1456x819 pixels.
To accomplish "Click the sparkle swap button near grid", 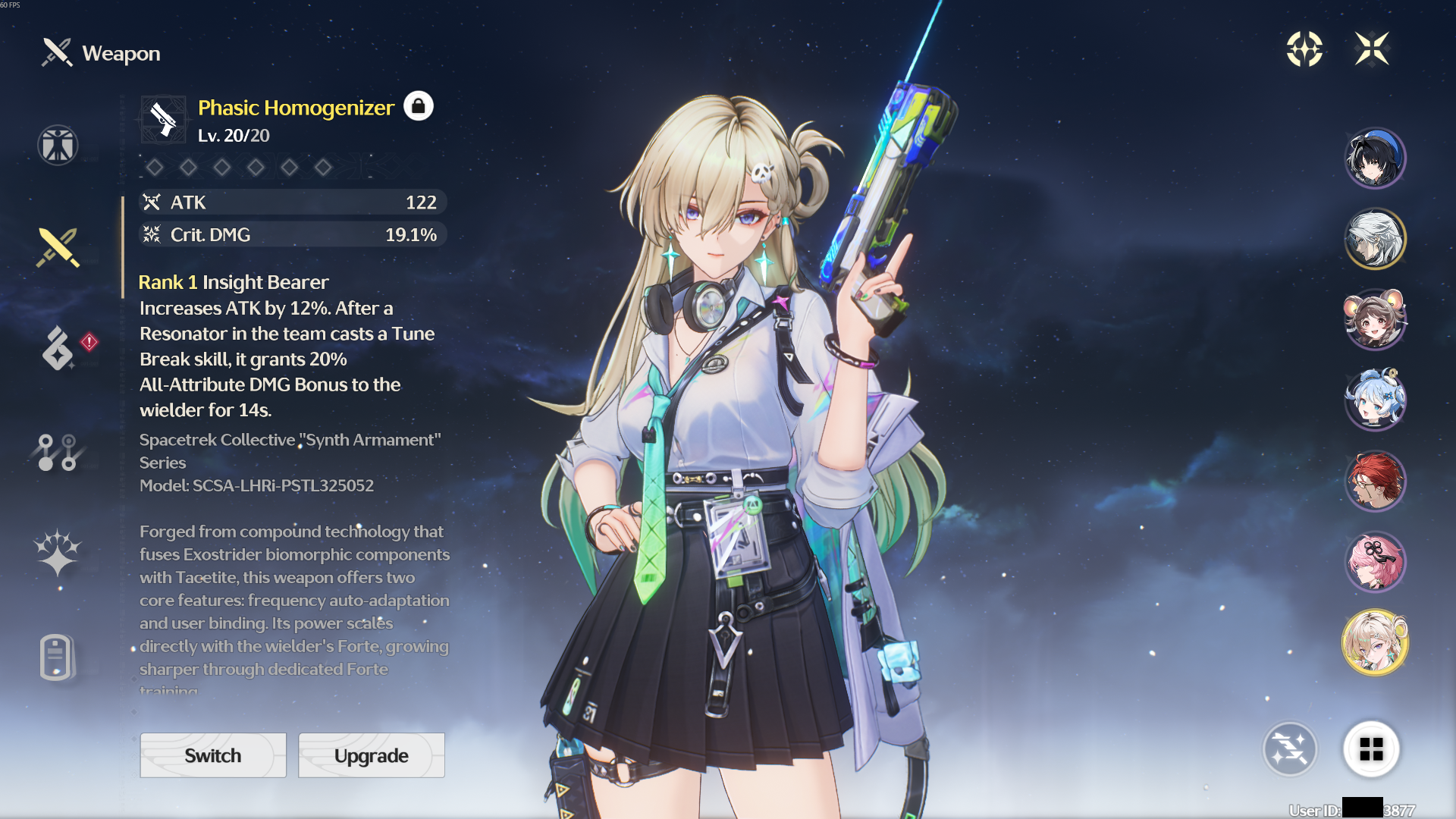I will tap(1289, 749).
